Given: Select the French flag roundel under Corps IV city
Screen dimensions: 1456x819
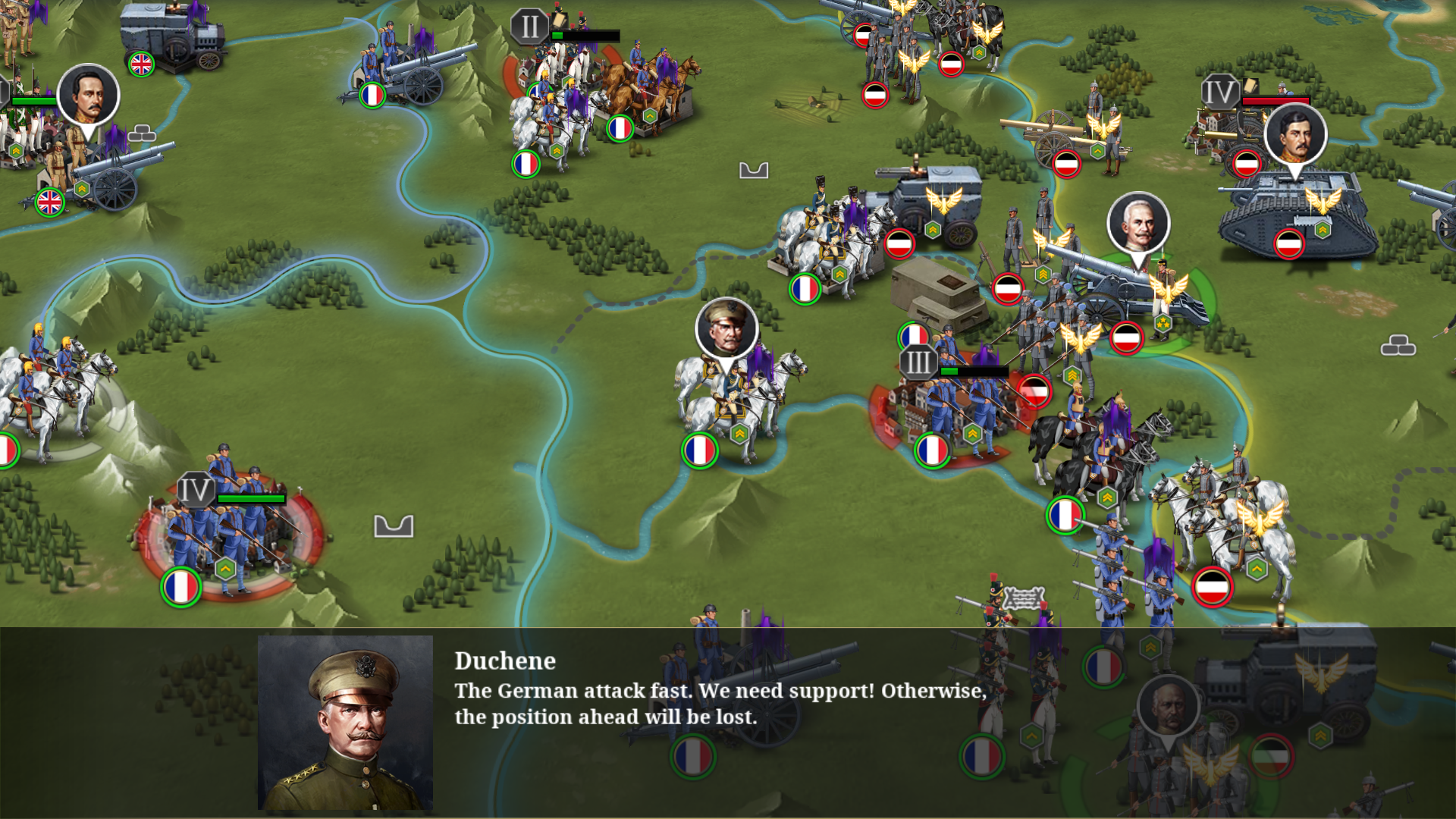Looking at the screenshot, I should 182,586.
